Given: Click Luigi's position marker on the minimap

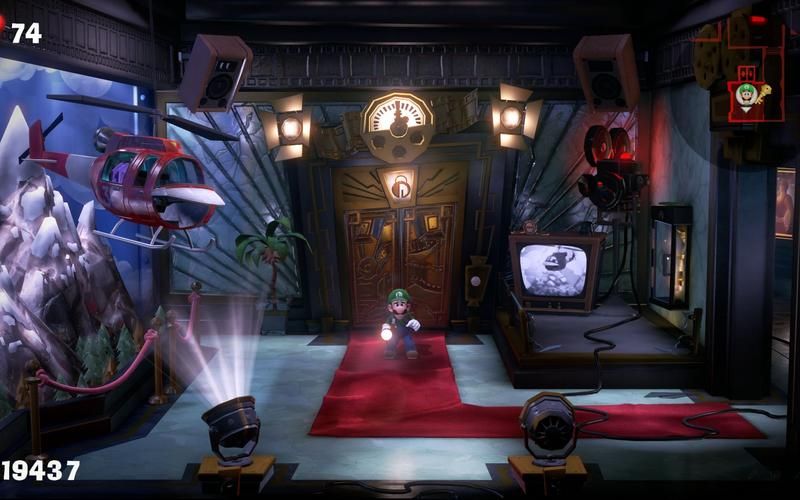Looking at the screenshot, I should click(x=746, y=96).
